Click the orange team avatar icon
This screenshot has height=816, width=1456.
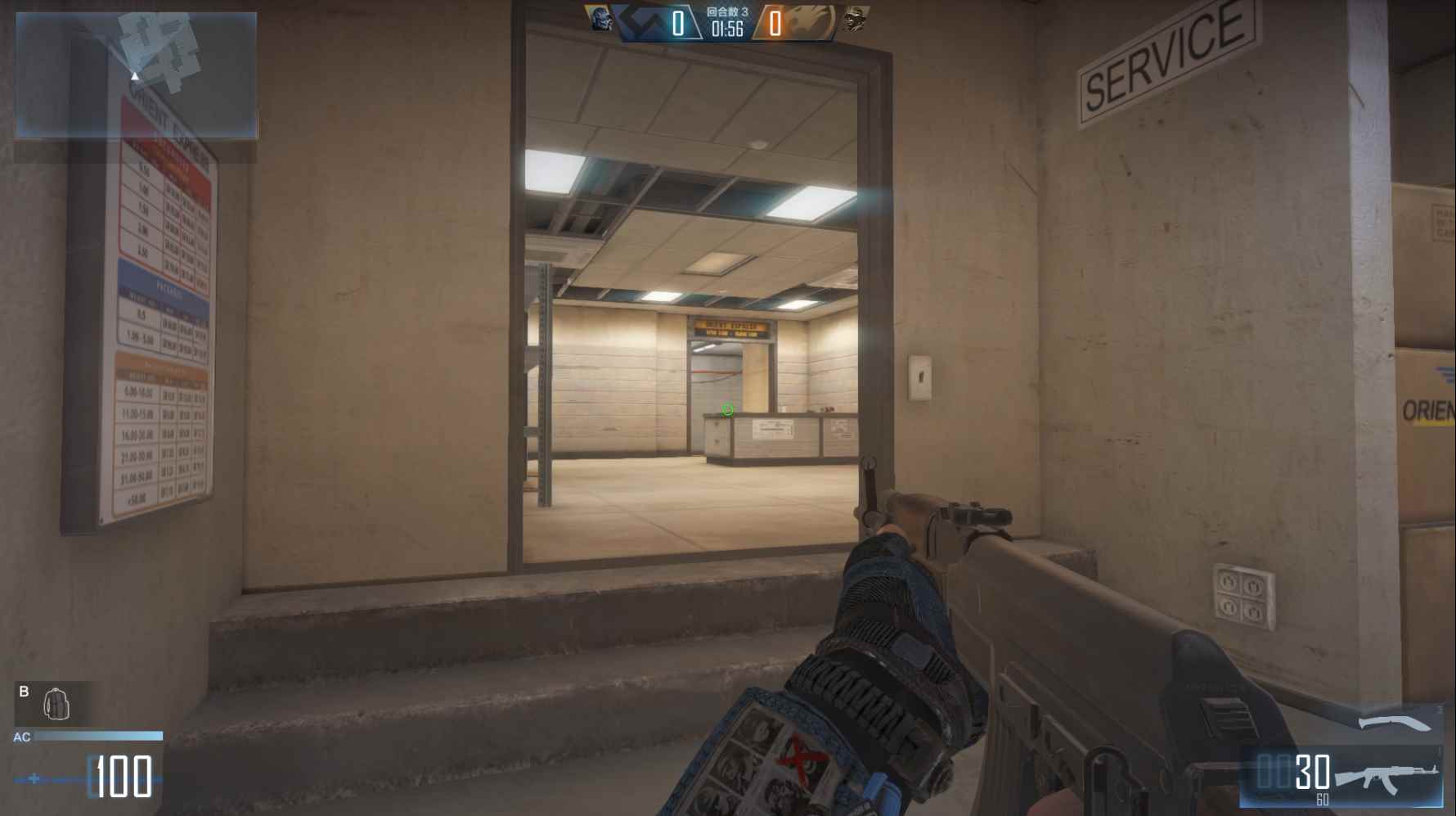click(856, 19)
